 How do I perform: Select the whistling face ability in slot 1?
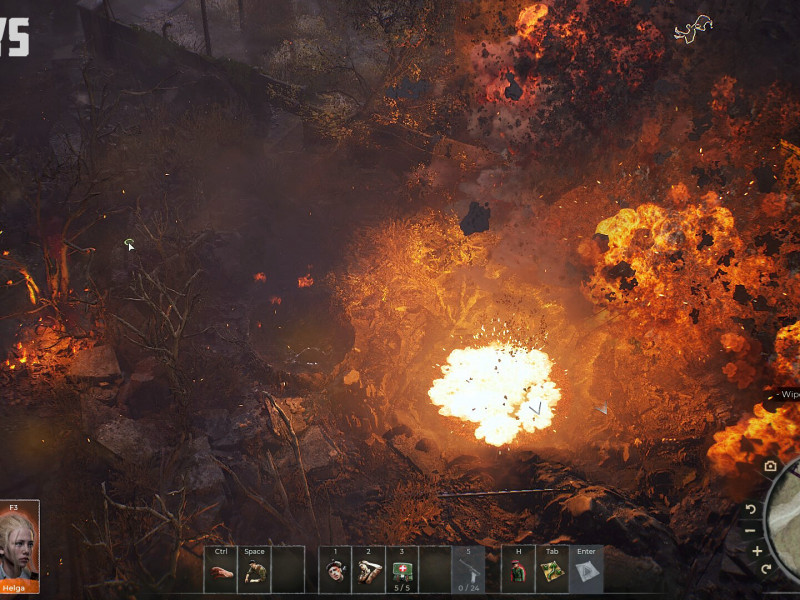point(335,571)
